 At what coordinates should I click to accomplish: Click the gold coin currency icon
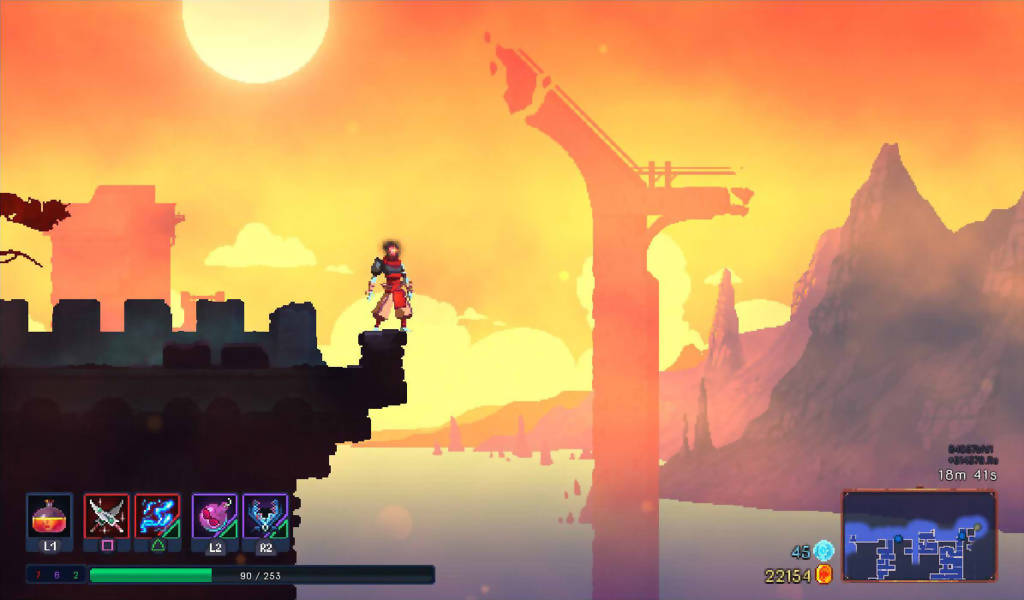pyautogui.click(x=825, y=574)
